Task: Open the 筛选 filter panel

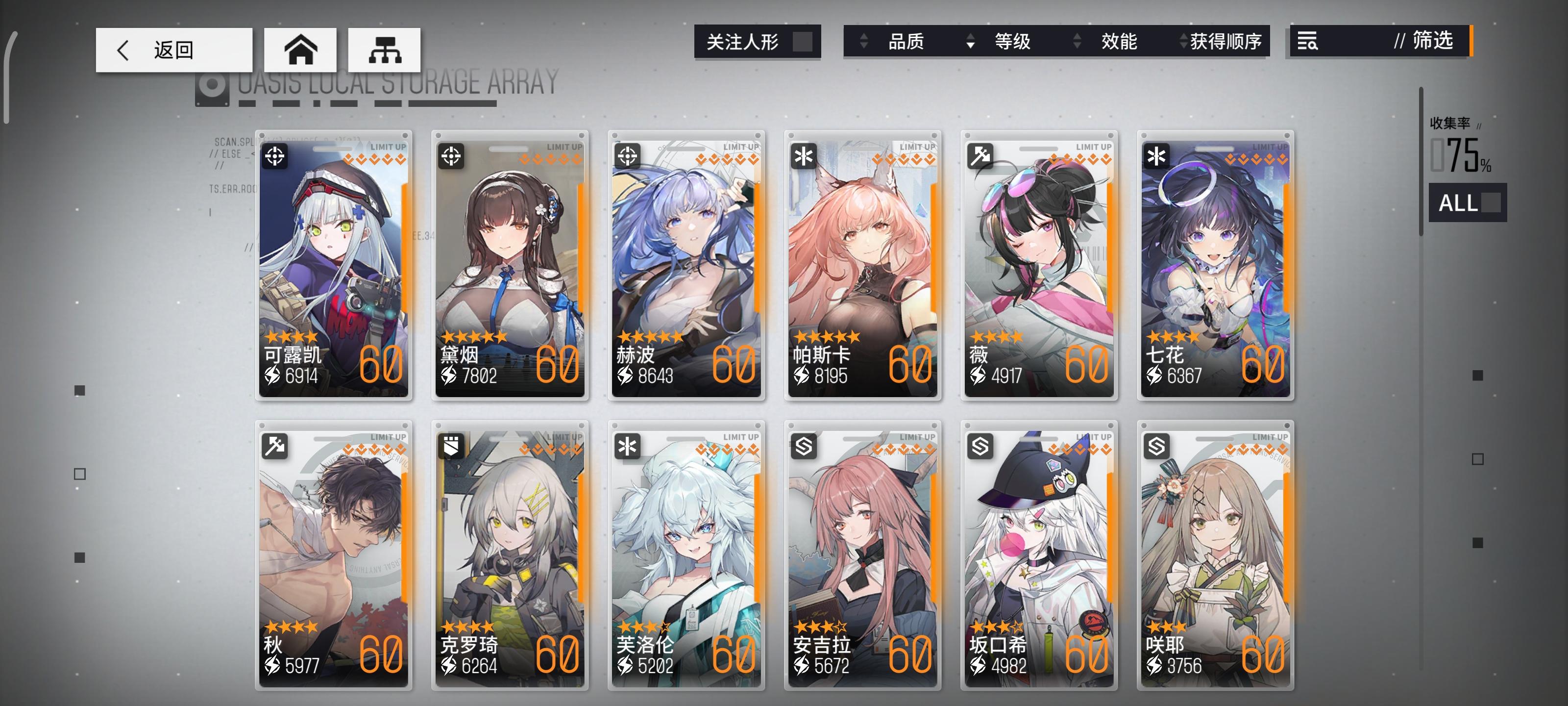Action: [x=1432, y=41]
